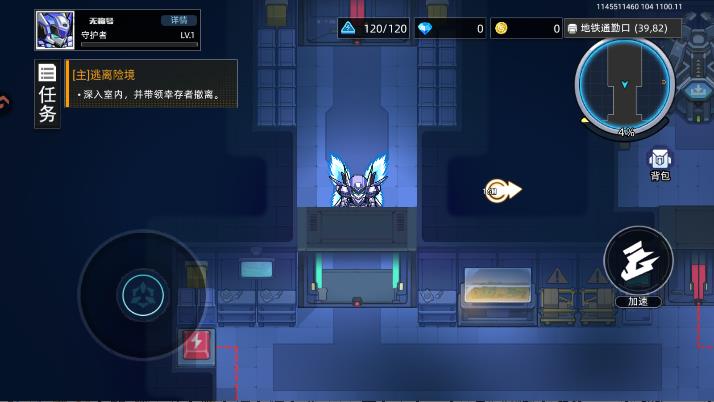This screenshot has width=714, height=402.
Task: Tap the virtual joystick center
Action: click(x=141, y=295)
